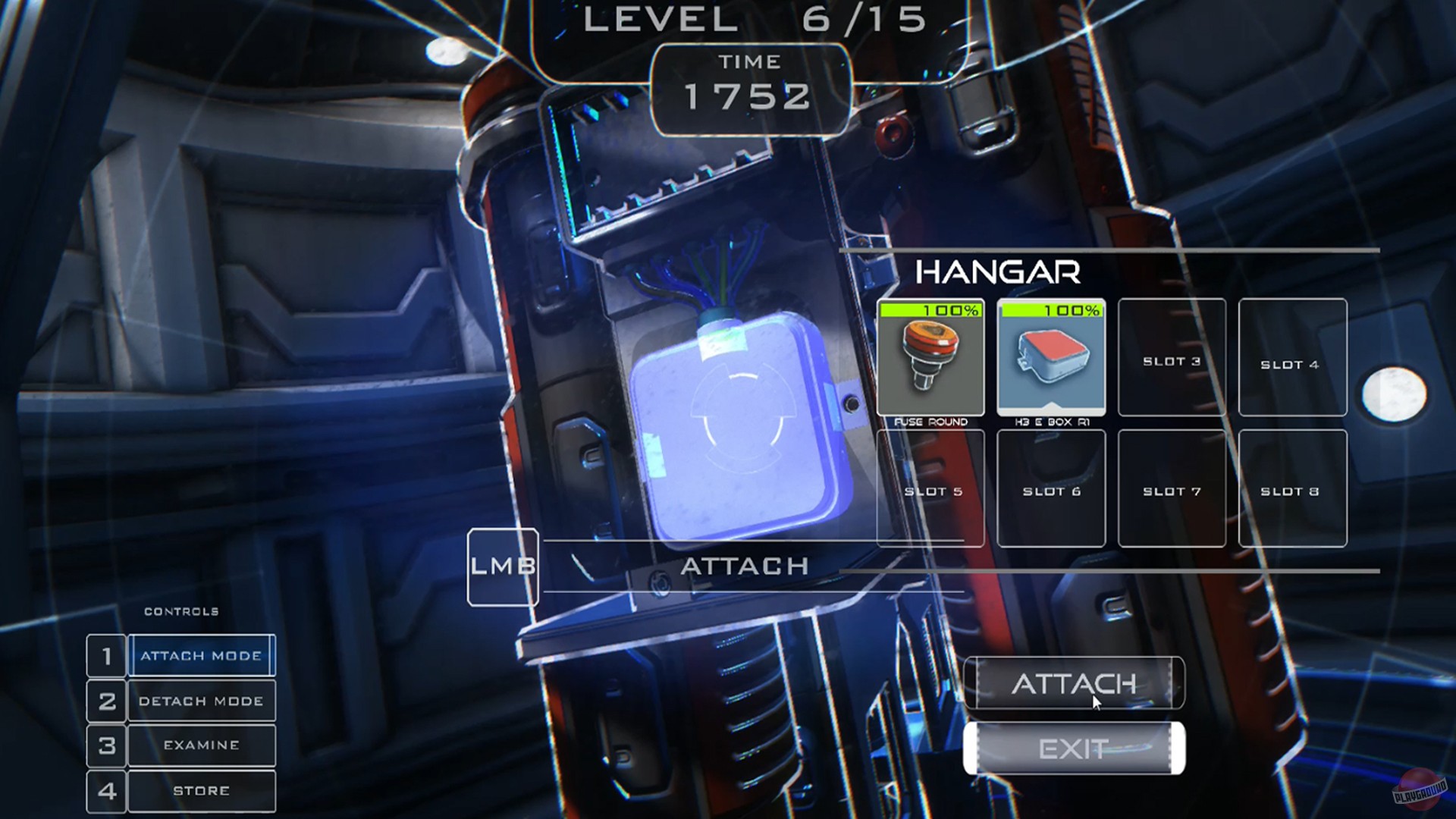Select the Fuse Round item in Hangar

click(930, 356)
